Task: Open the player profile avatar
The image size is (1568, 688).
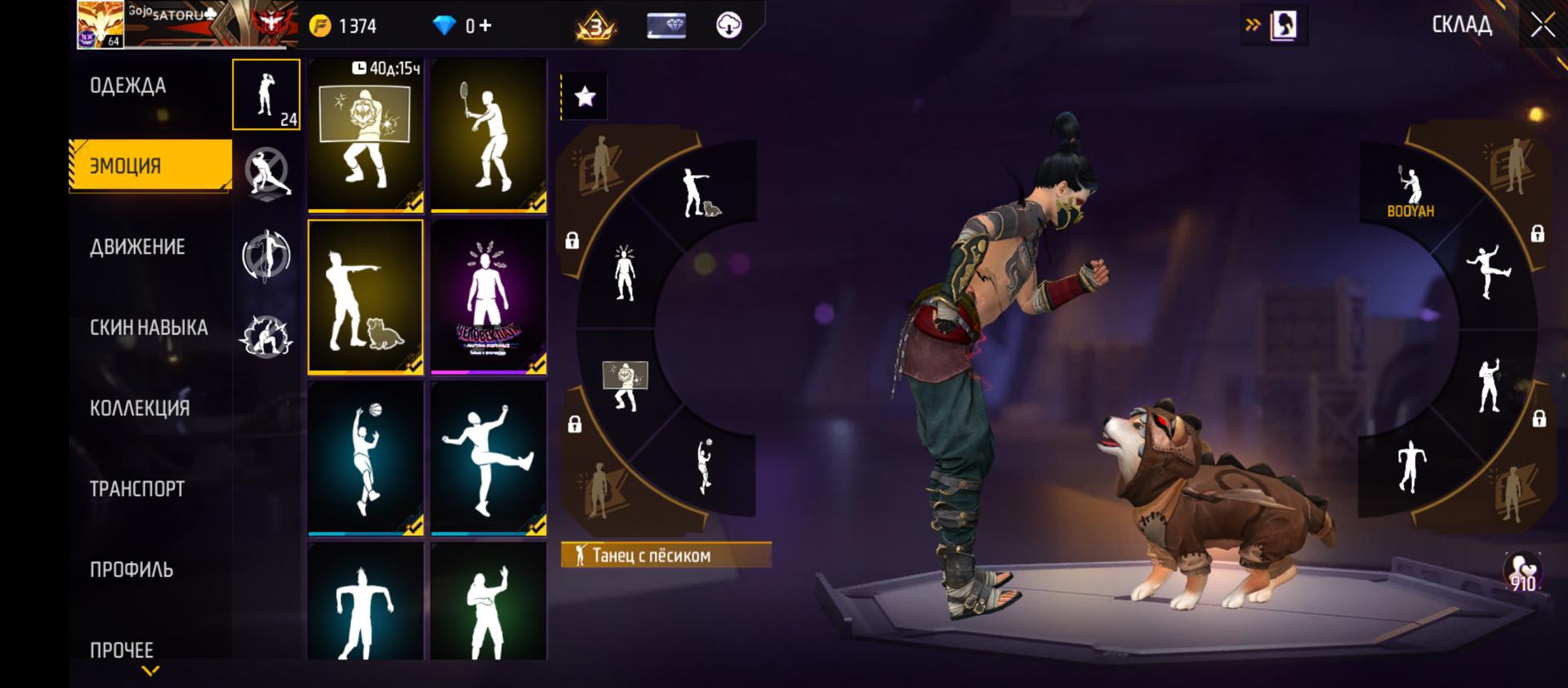Action: click(x=100, y=24)
